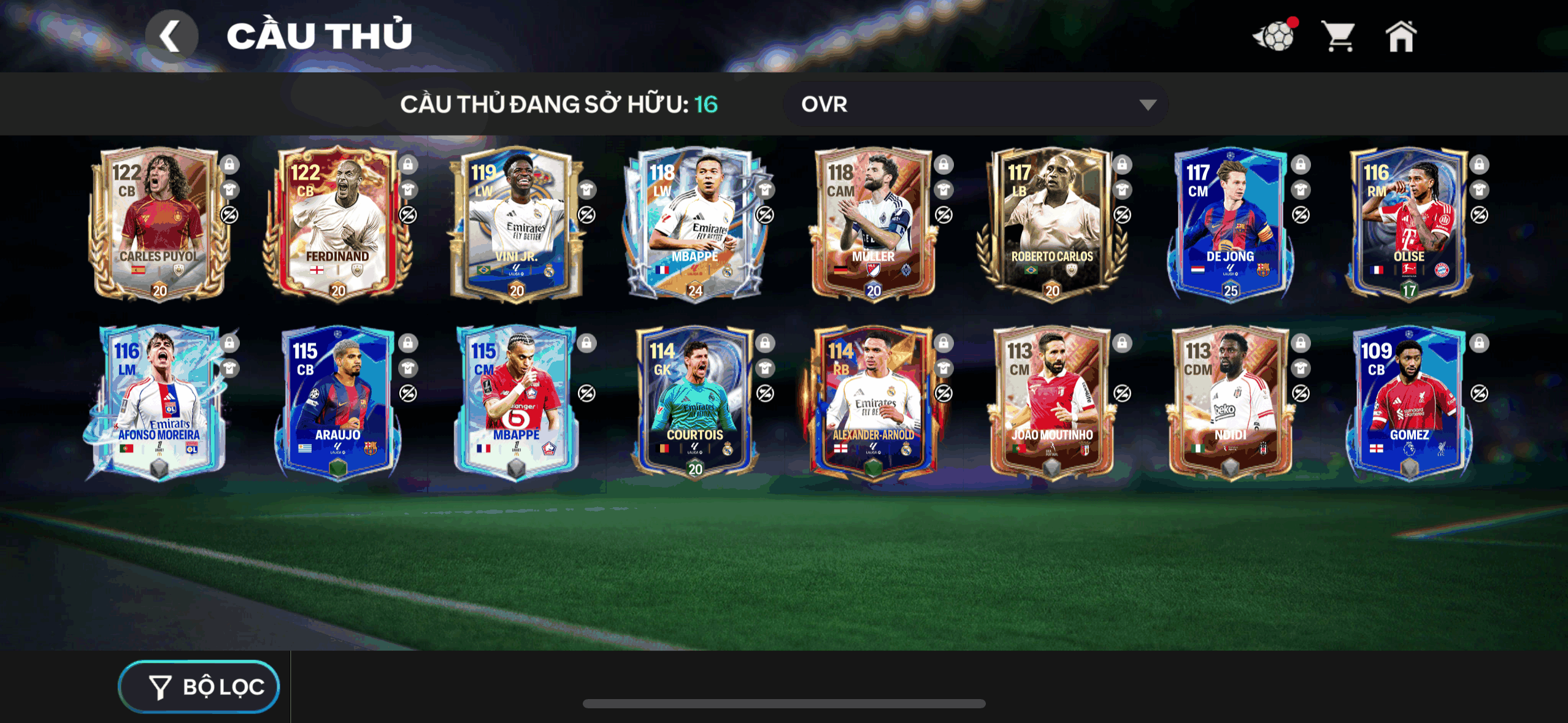Open the shopping cart store

[1339, 37]
